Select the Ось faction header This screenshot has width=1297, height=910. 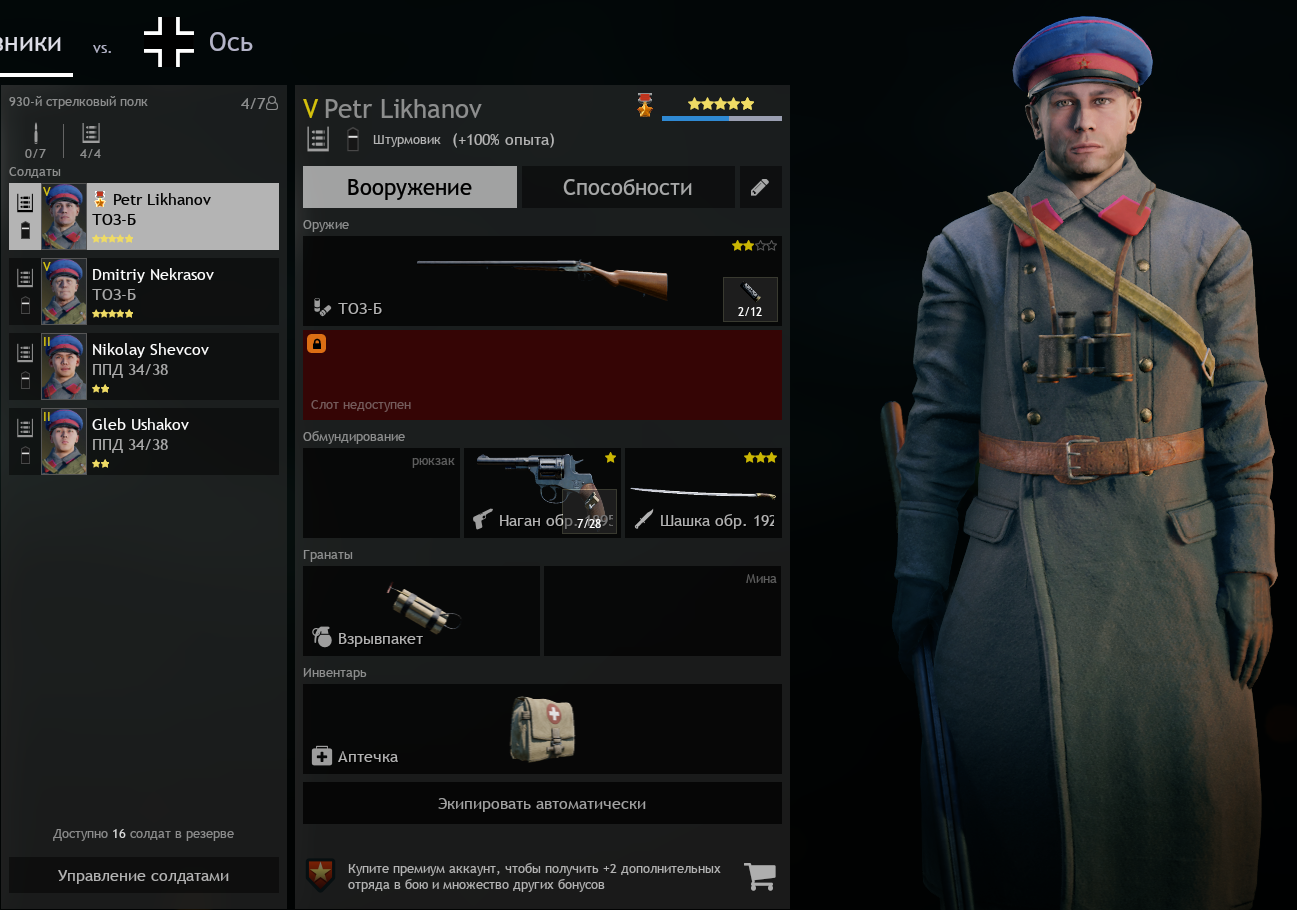[x=230, y=42]
